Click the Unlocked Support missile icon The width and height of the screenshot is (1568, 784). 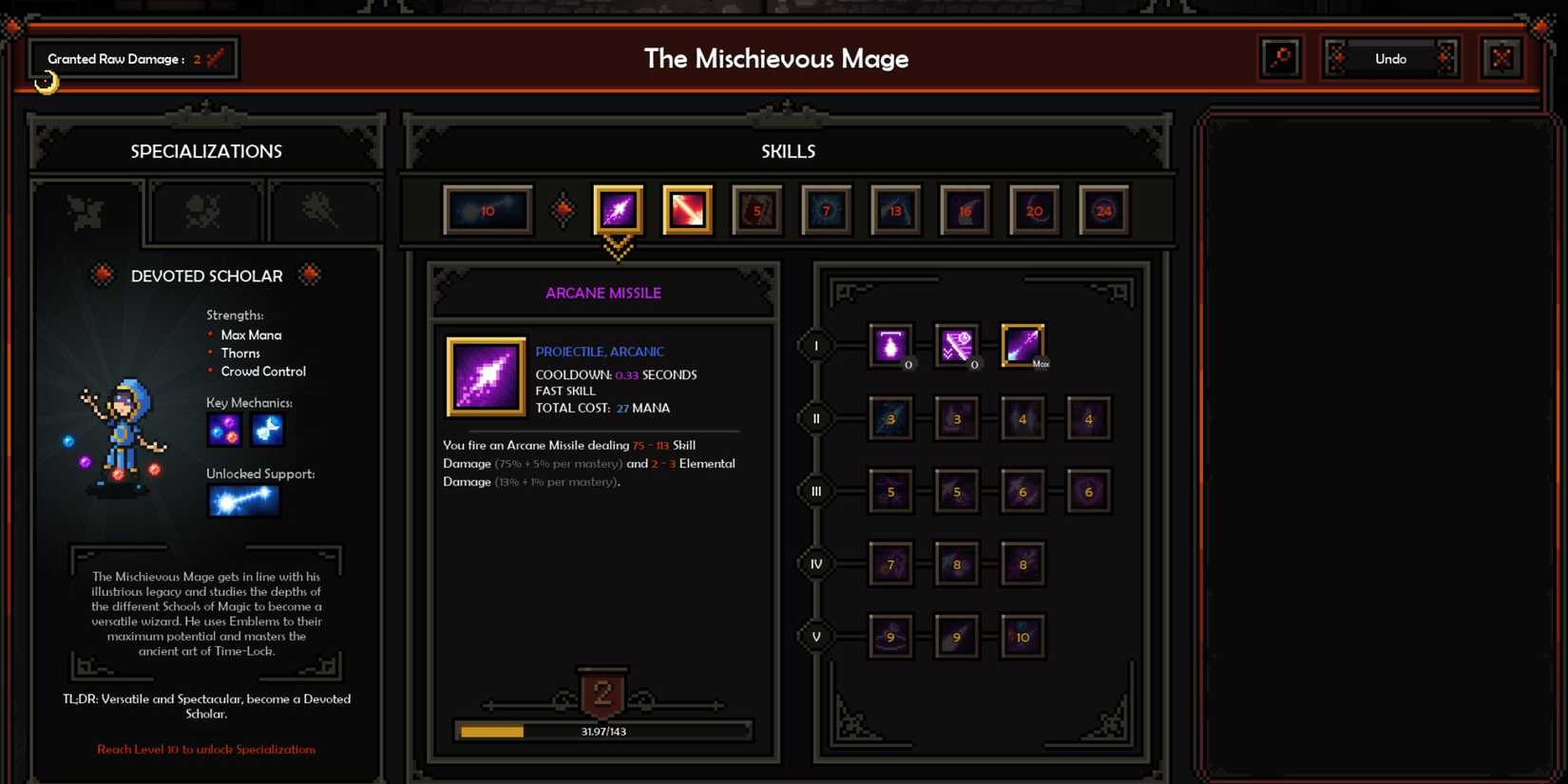tap(243, 501)
